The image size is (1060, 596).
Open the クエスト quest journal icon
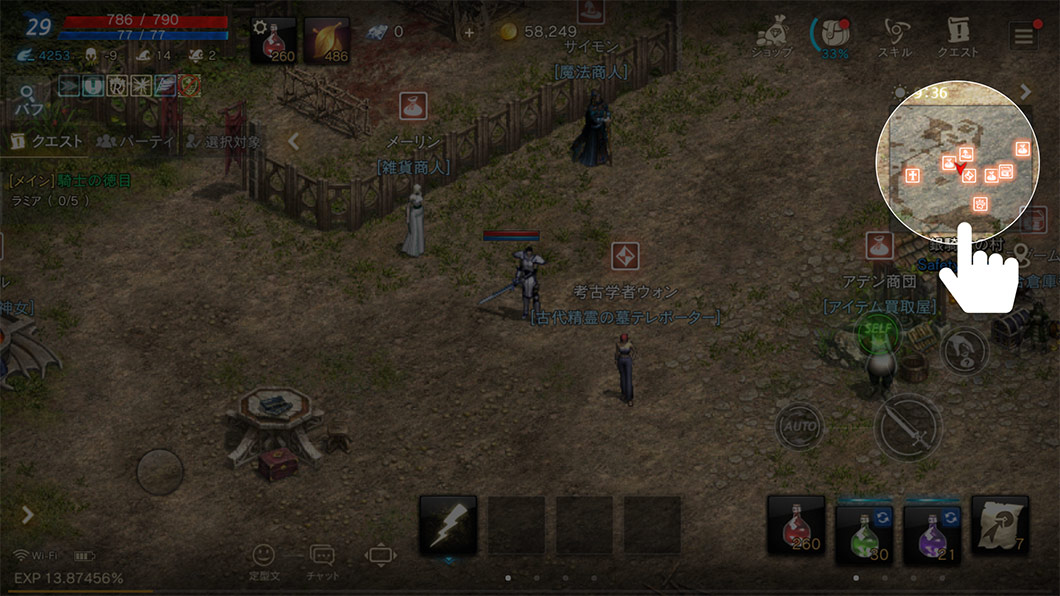[x=956, y=38]
